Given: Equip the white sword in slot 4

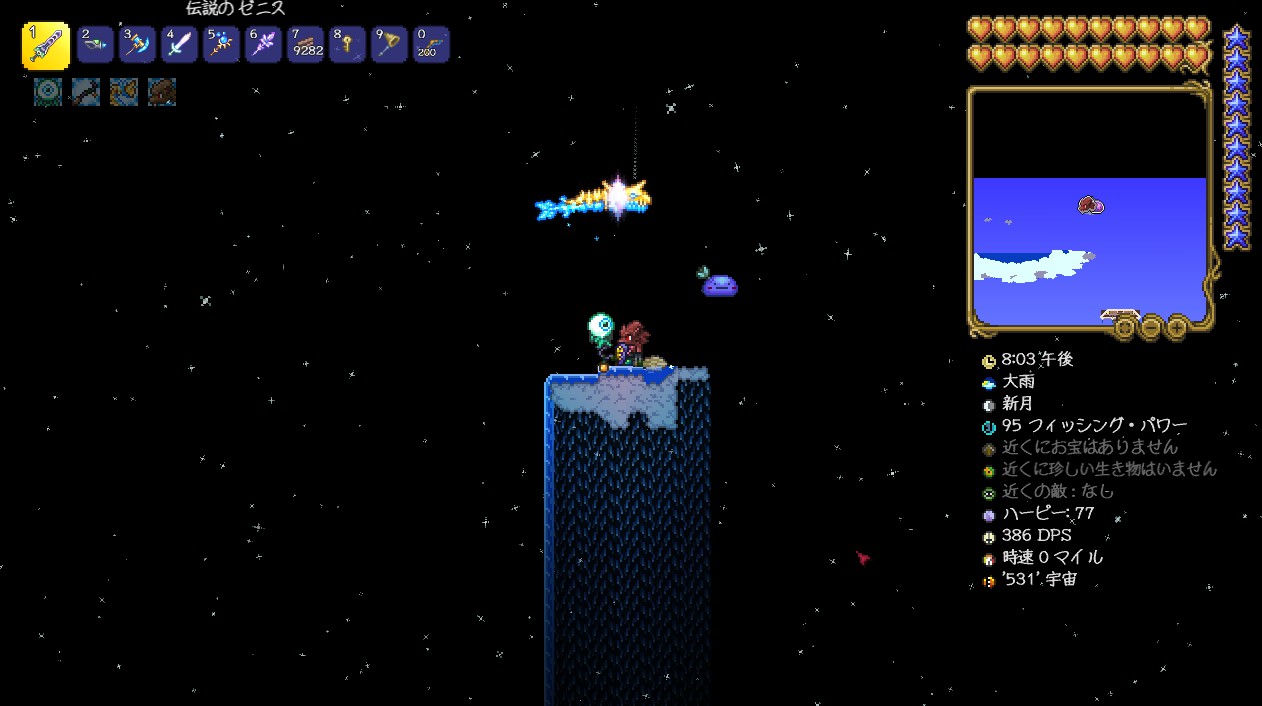Looking at the screenshot, I should click(x=179, y=45).
